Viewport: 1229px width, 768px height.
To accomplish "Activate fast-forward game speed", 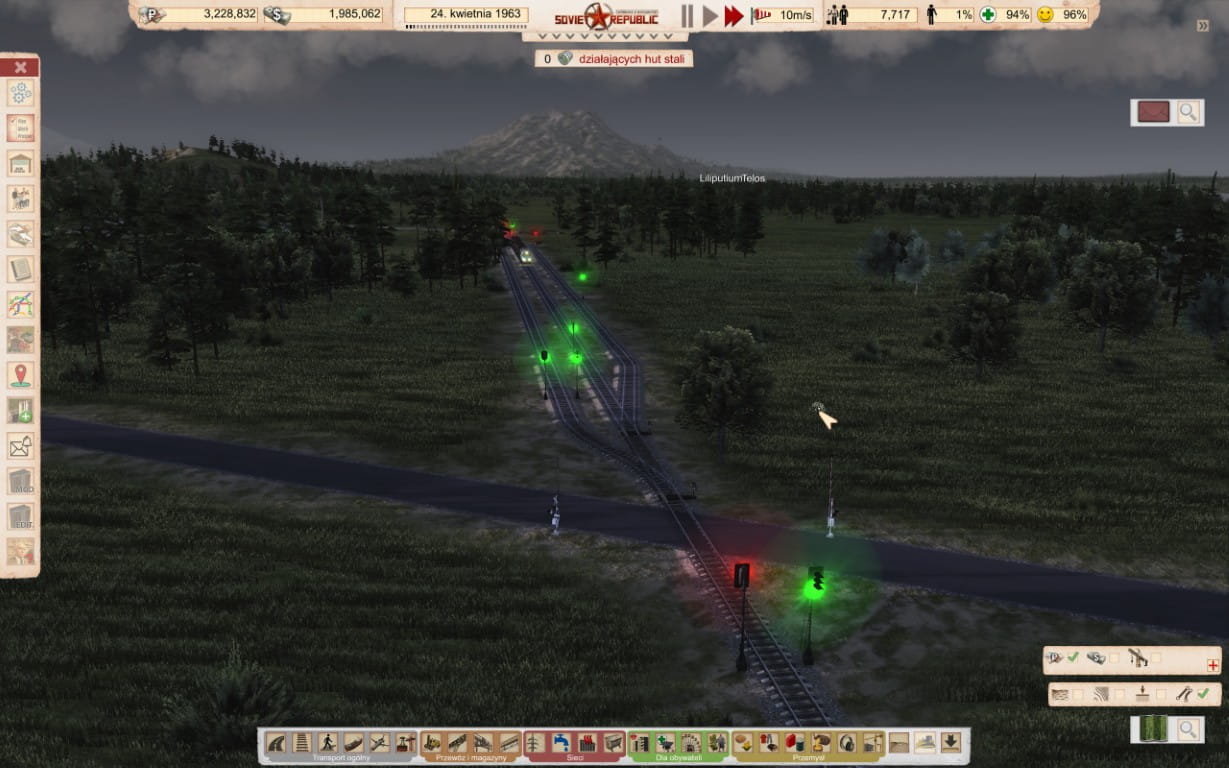I will click(734, 15).
